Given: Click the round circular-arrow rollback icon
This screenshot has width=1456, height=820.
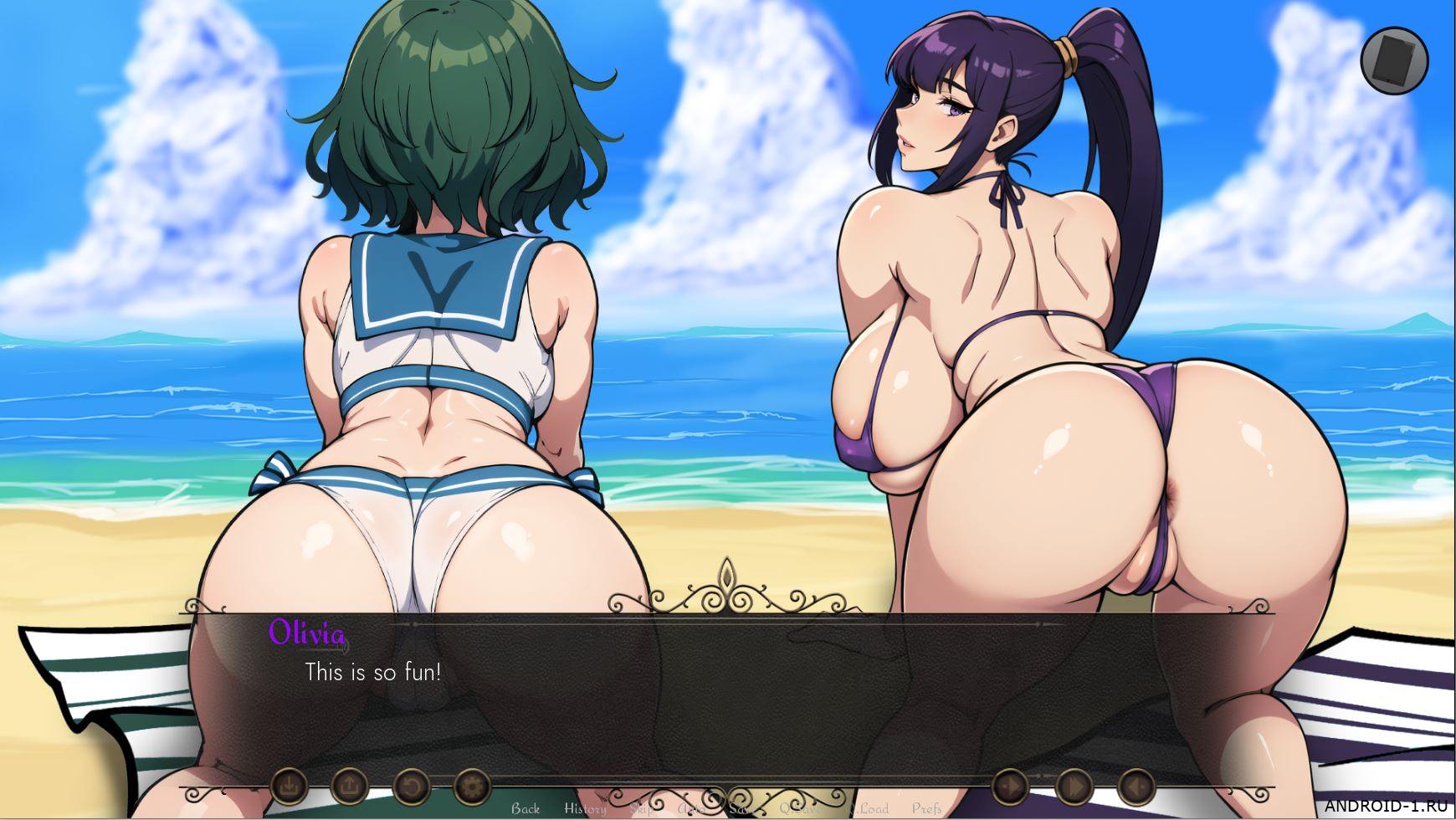Looking at the screenshot, I should tap(412, 787).
